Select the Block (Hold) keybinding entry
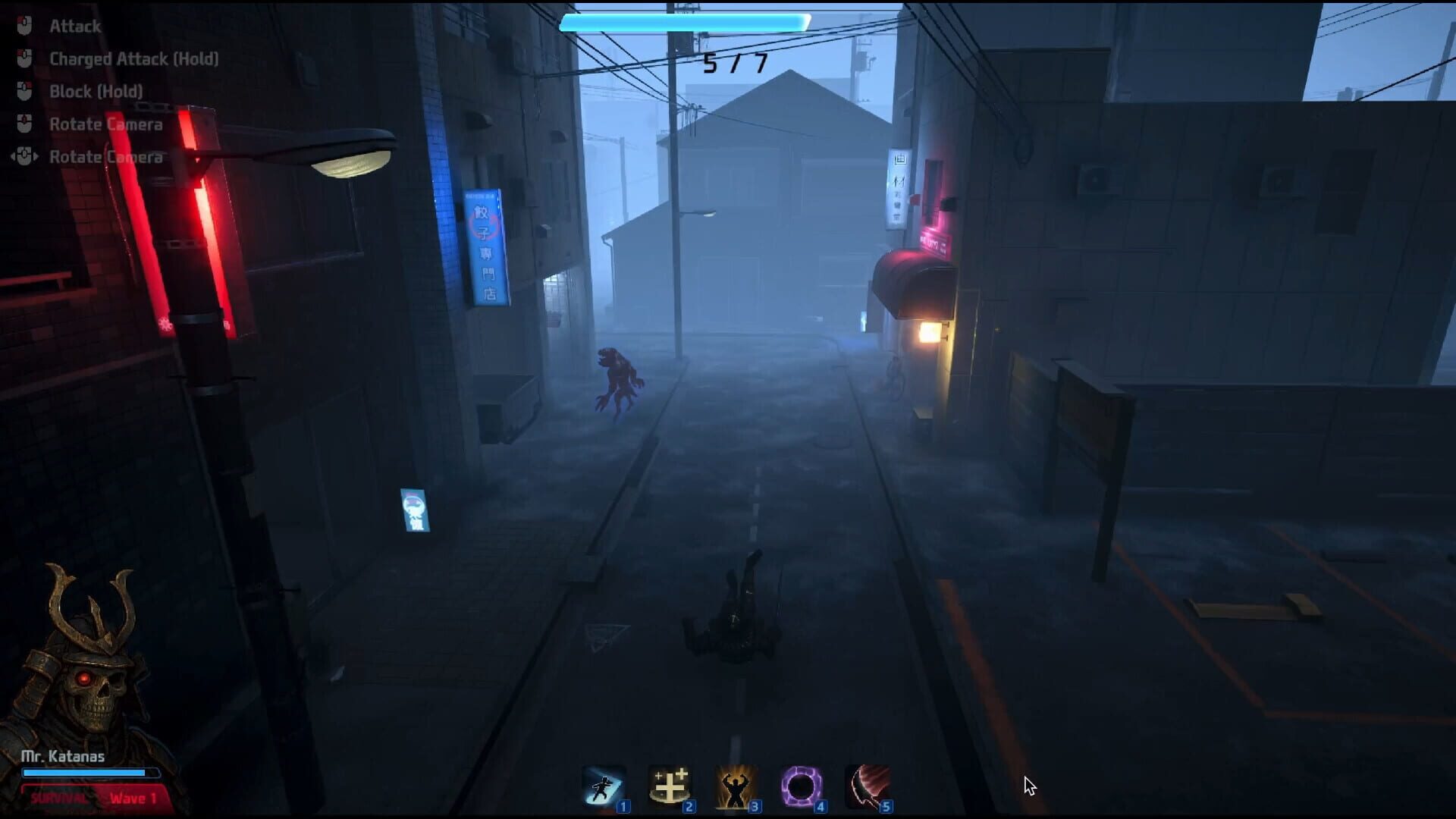The image size is (1456, 819). (x=95, y=91)
